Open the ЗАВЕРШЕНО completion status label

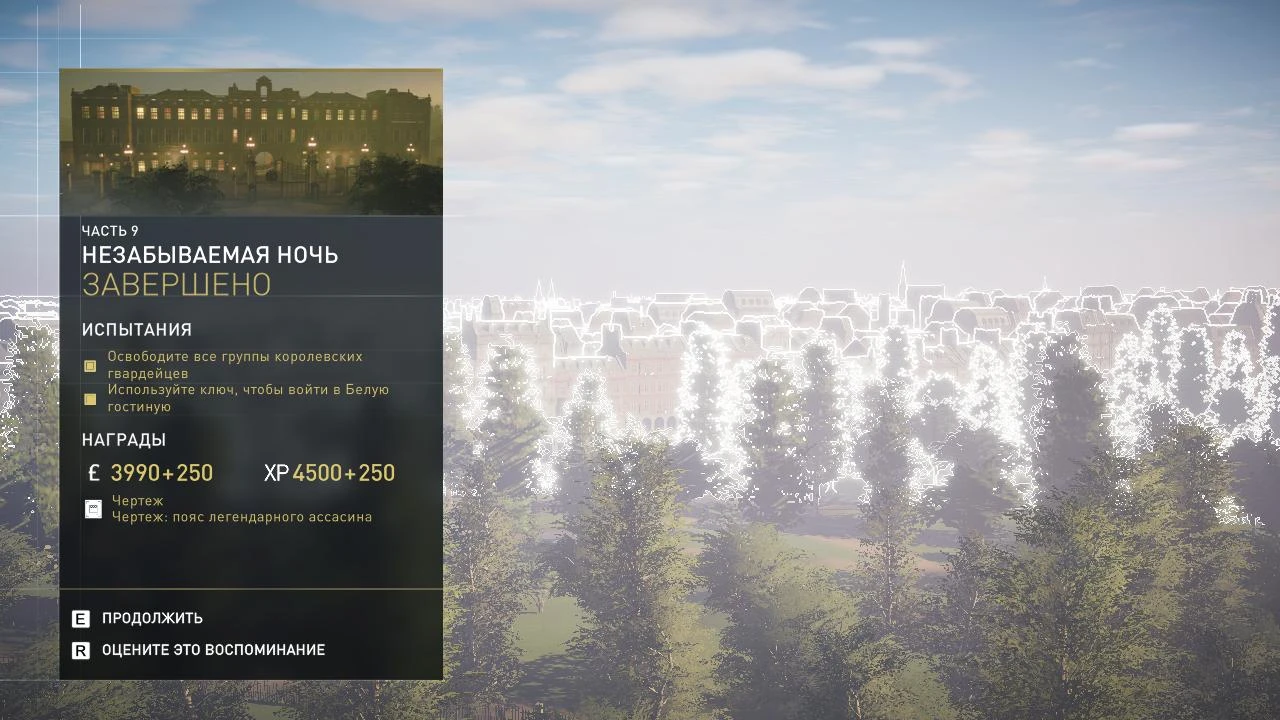pyautogui.click(x=175, y=284)
